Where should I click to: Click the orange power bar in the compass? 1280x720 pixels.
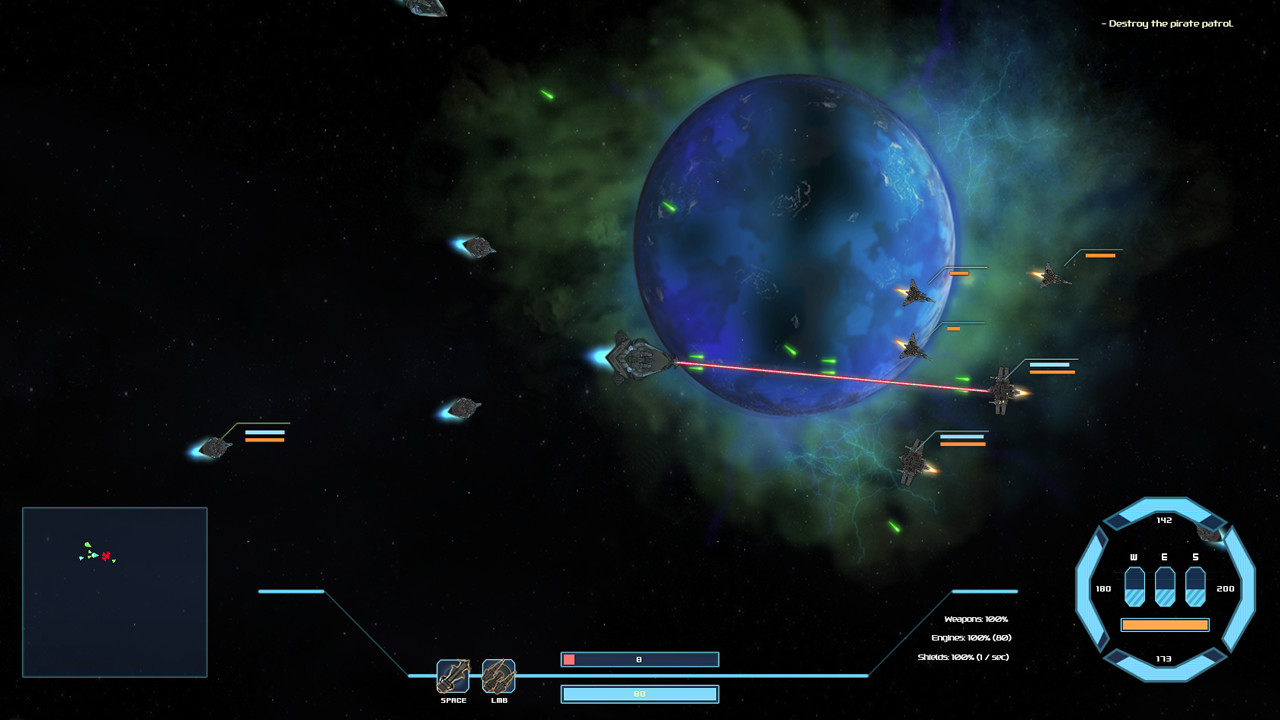click(1166, 623)
